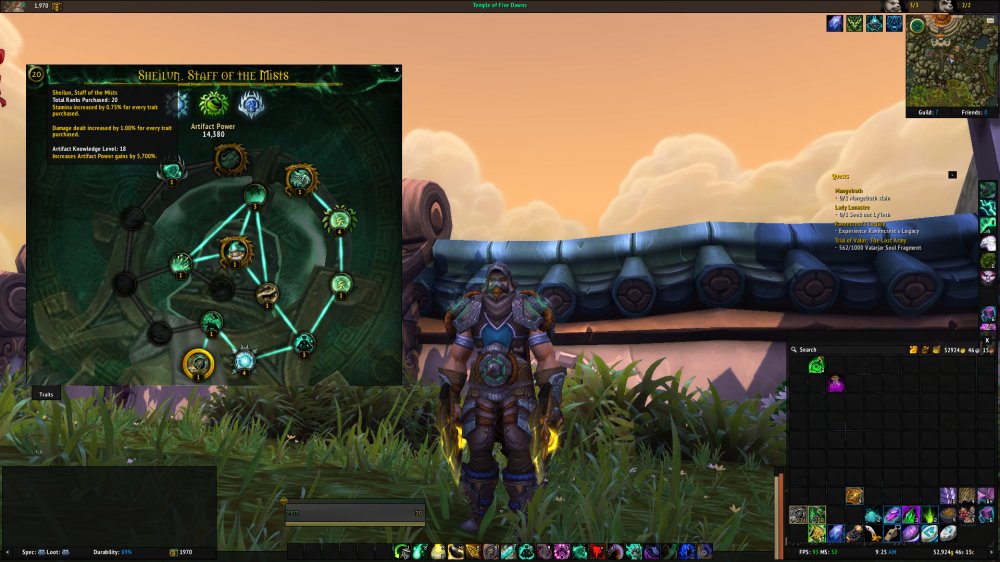Select the purple potion flask in the bag
1000x562 pixels.
point(835,383)
